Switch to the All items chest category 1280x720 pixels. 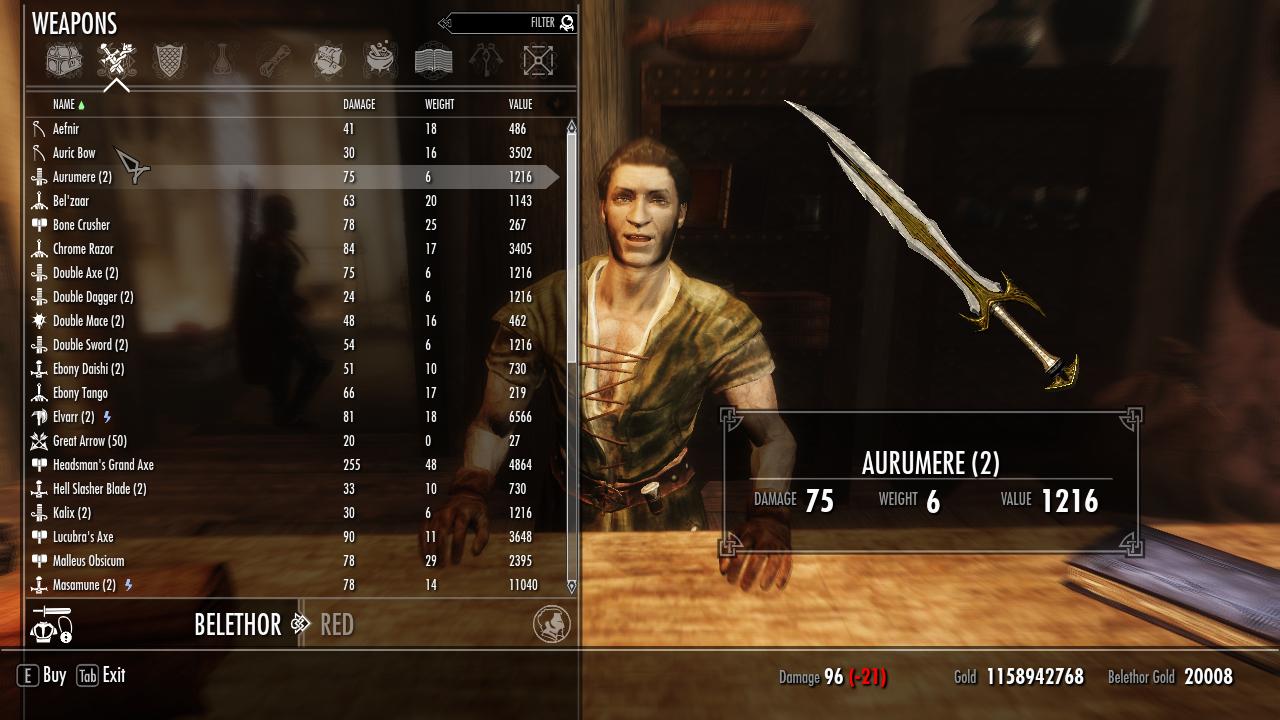(64, 61)
